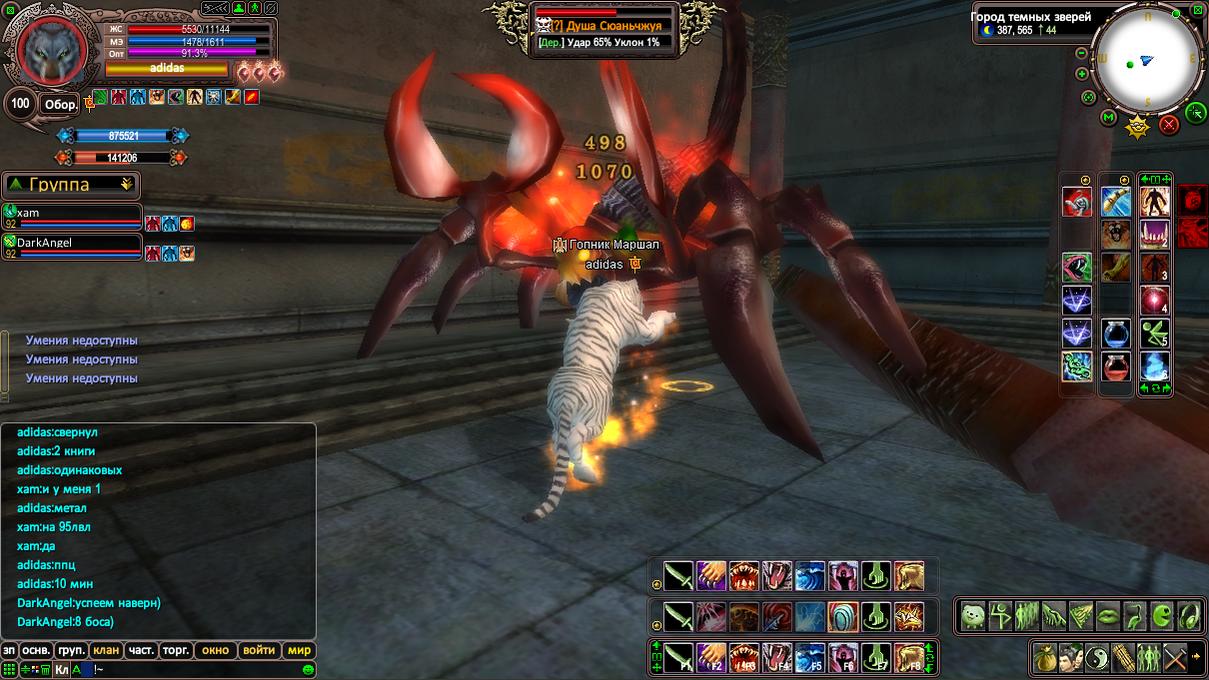Viewport: 1209px width, 680px height.
Task: Click the Обор. button beside level 100
Action: click(59, 104)
